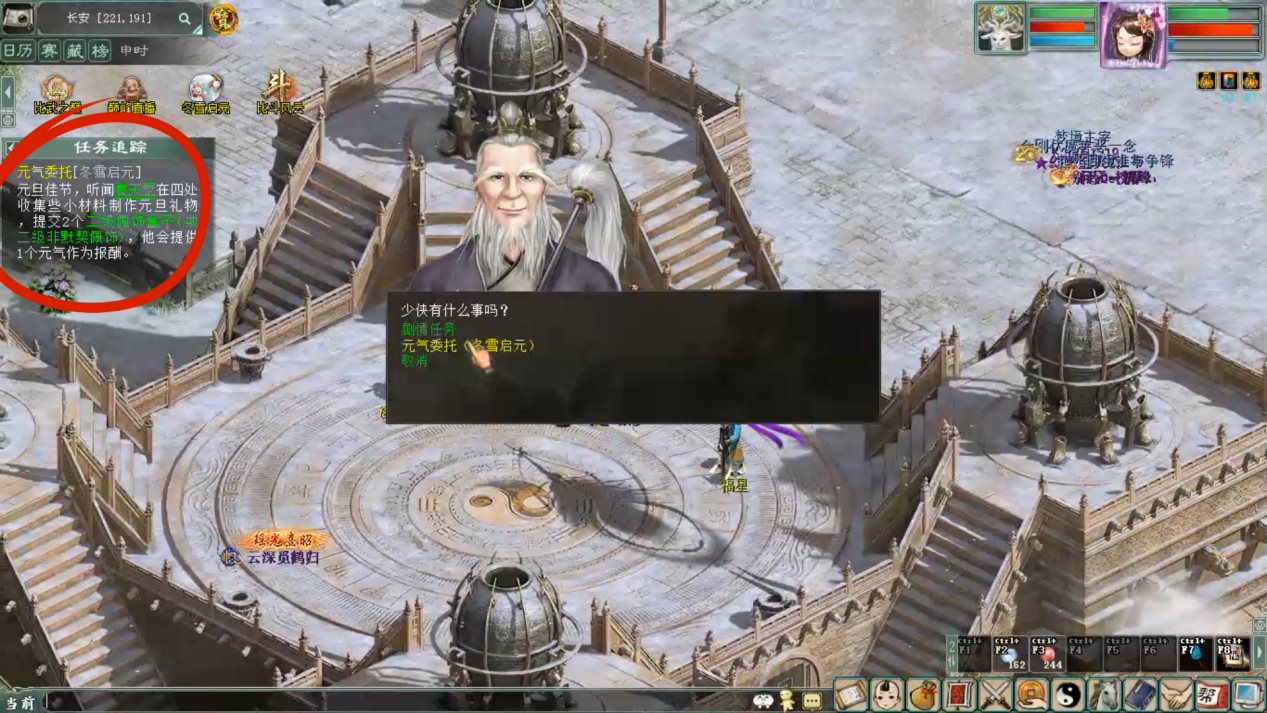1267x713 pixels.
Task: Open the crossed swords combat icon
Action: (x=996, y=693)
